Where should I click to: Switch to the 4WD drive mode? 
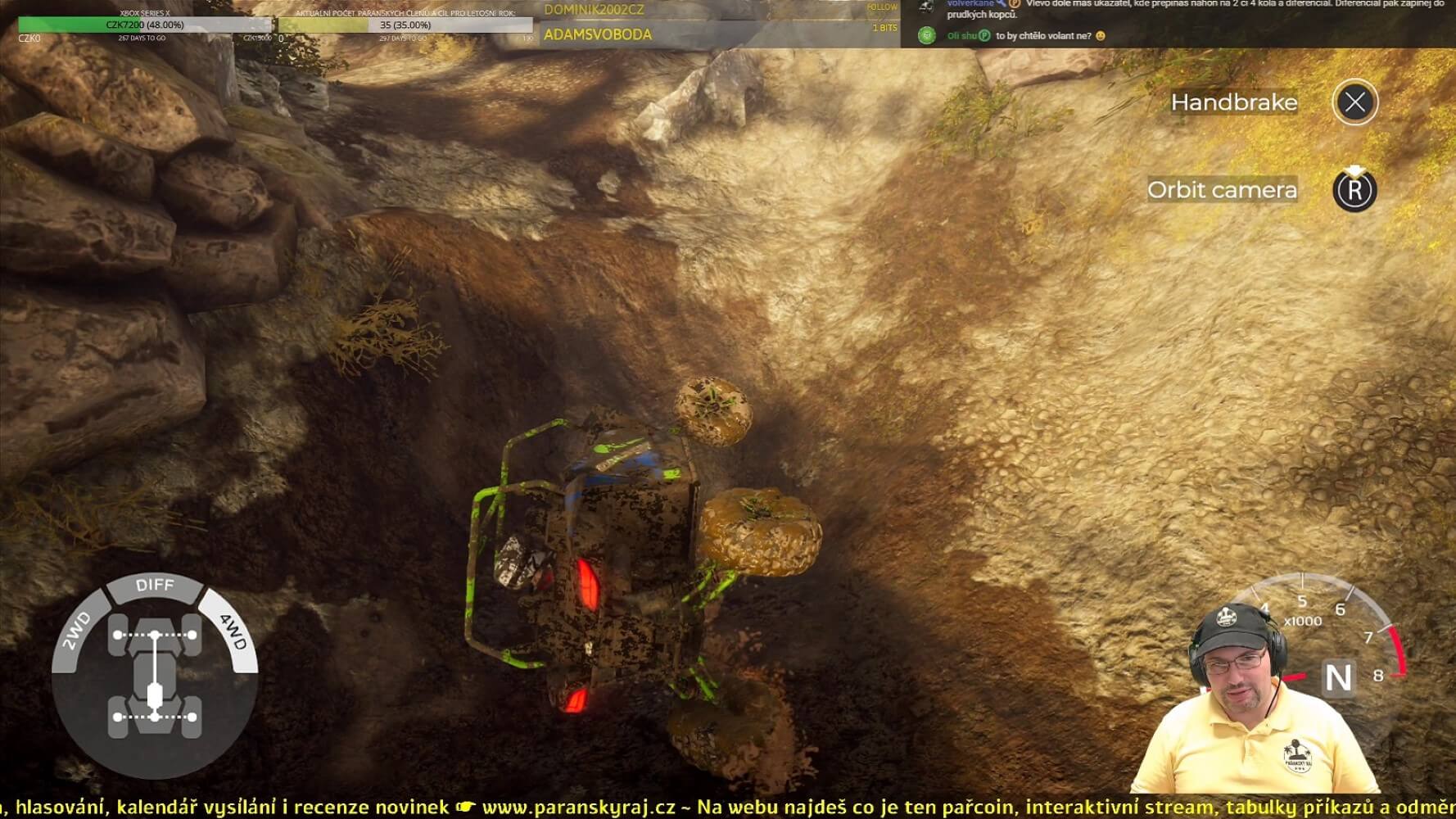coord(233,631)
